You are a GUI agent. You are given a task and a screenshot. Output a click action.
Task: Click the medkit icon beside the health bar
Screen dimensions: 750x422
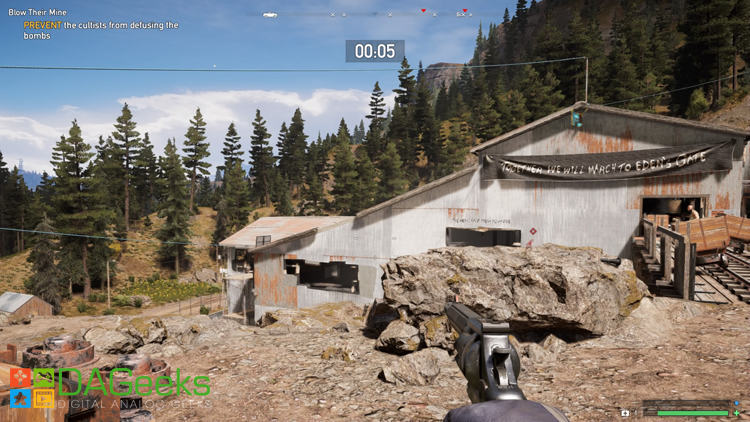tap(625, 412)
